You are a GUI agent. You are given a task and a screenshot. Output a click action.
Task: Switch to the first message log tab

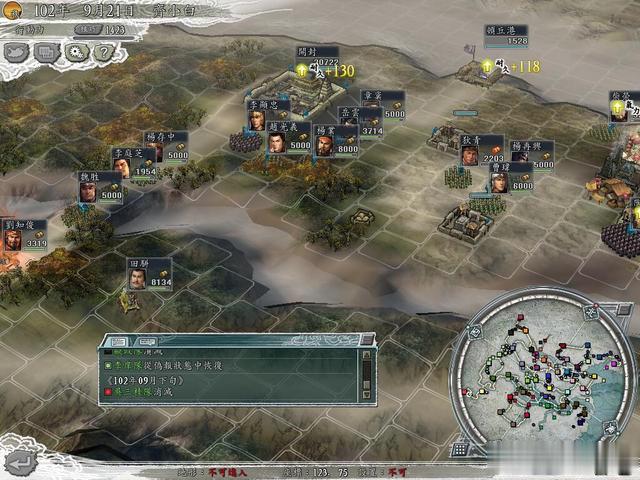[x=117, y=340]
